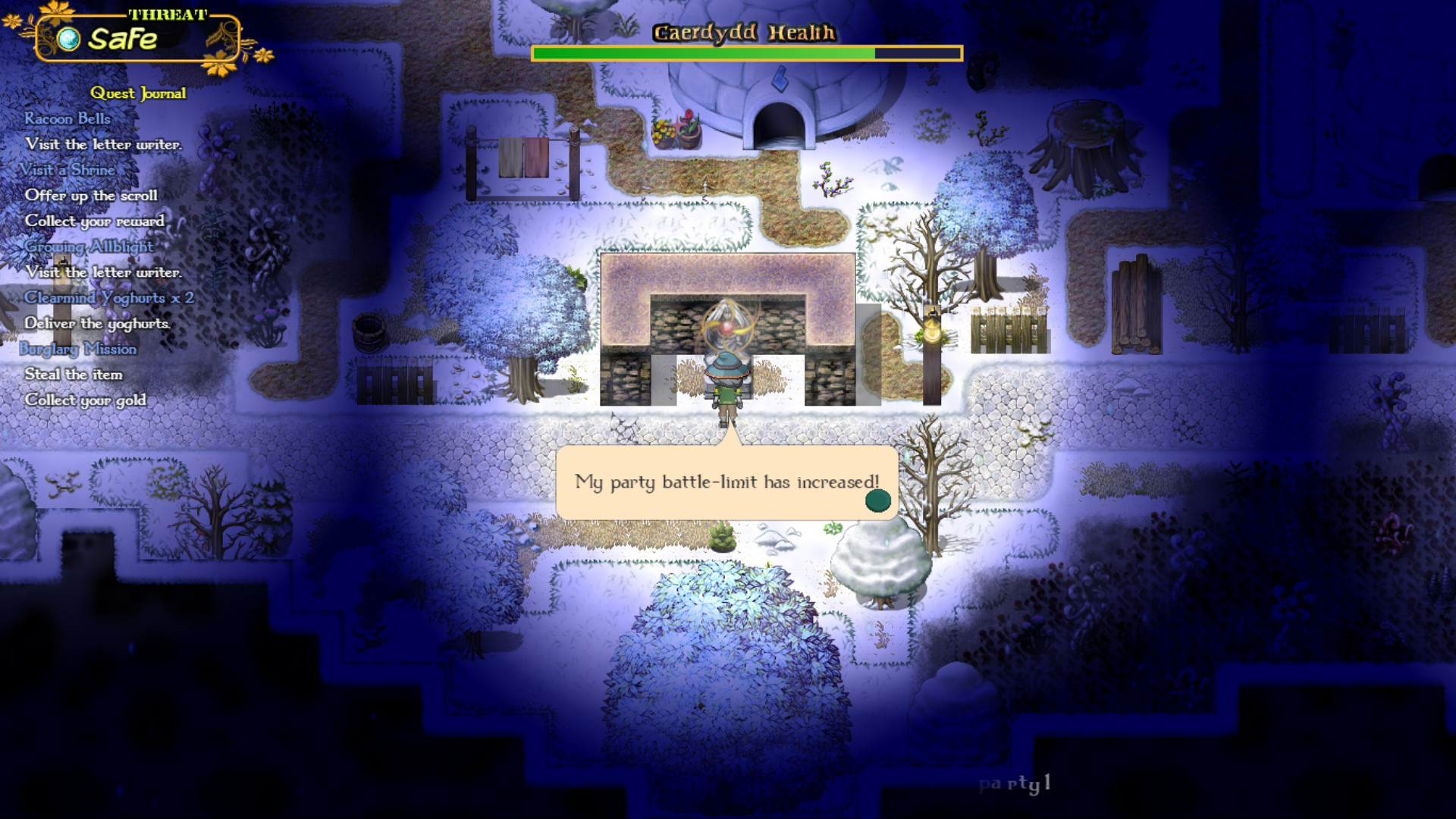Open the party1 panel
This screenshot has height=819, width=1456.
click(x=1015, y=786)
